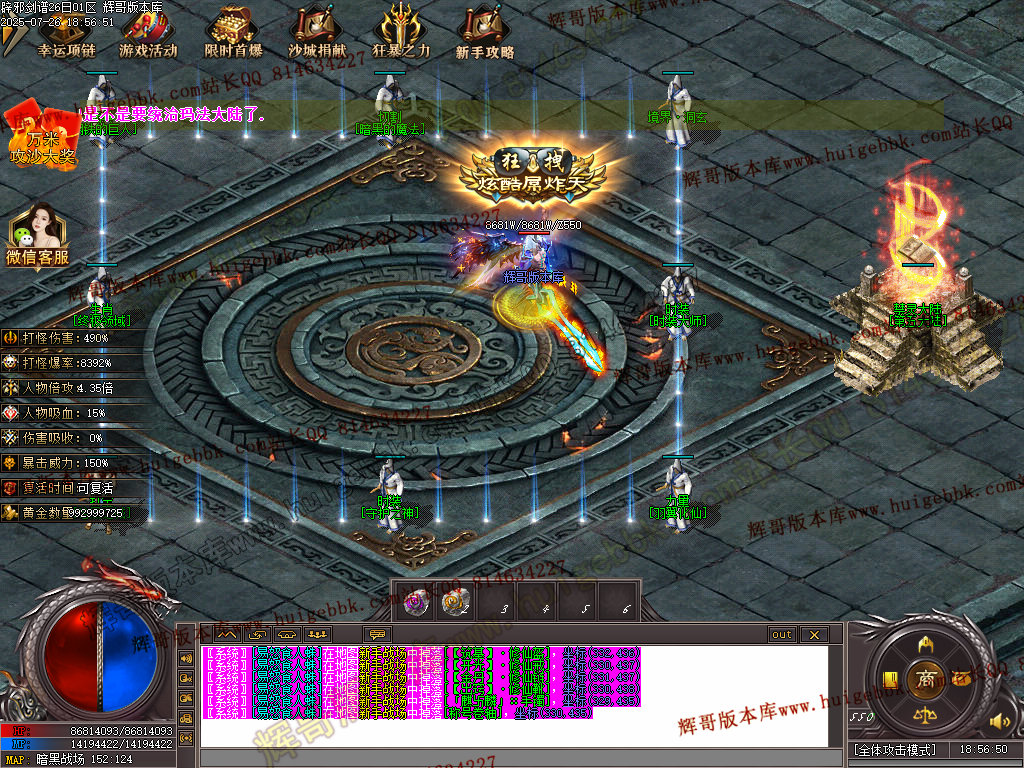Open the golden scales trade icon
The width and height of the screenshot is (1024, 768).
925,715
